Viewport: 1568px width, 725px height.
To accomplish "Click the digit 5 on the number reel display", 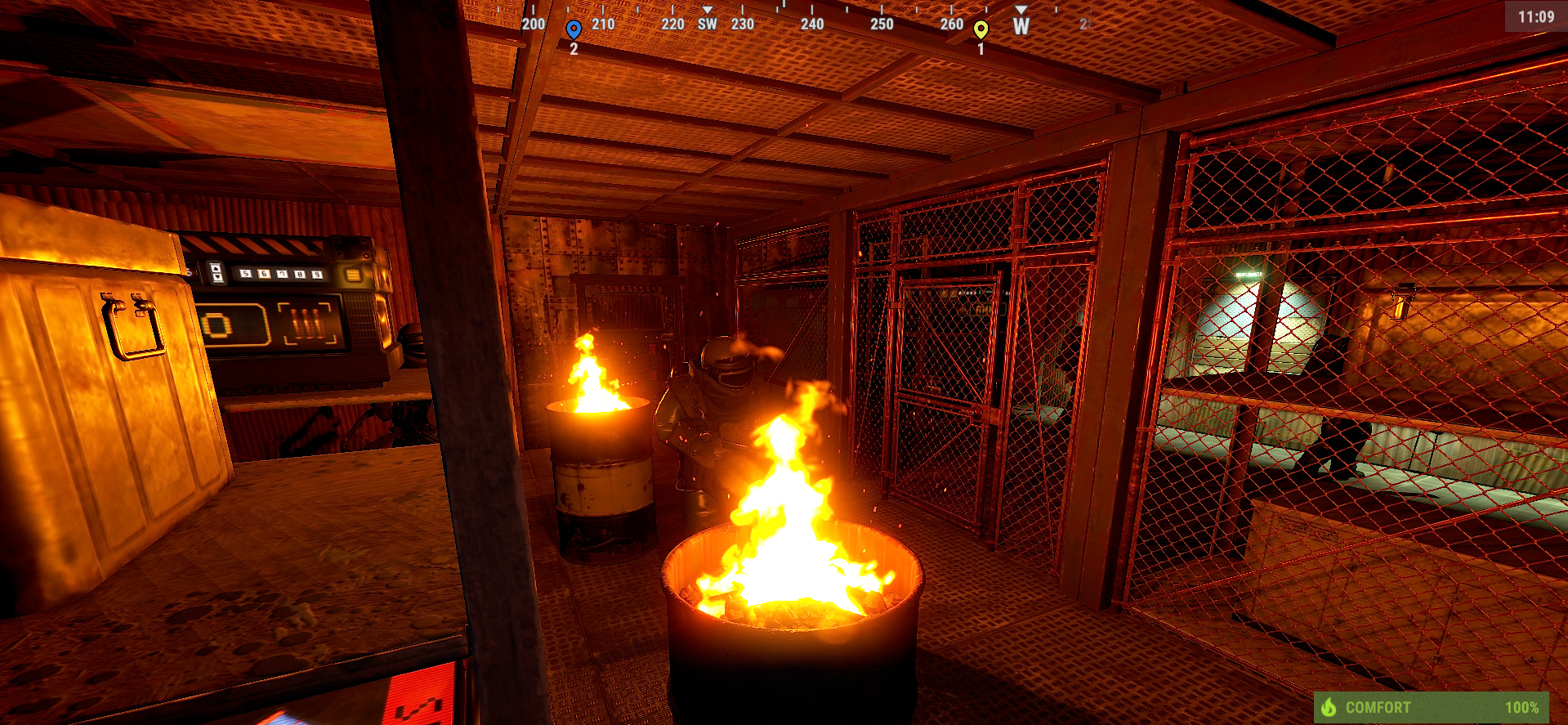I will 244,272.
